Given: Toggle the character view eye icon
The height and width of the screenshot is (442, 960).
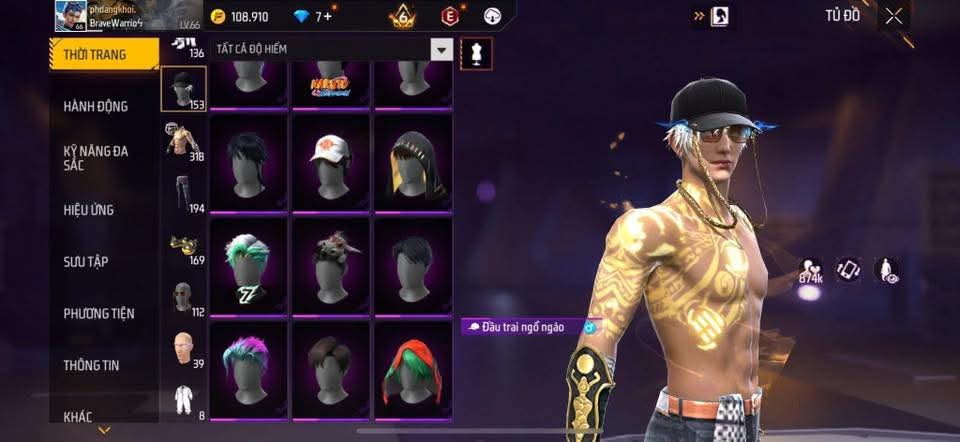Looking at the screenshot, I should 886,271.
